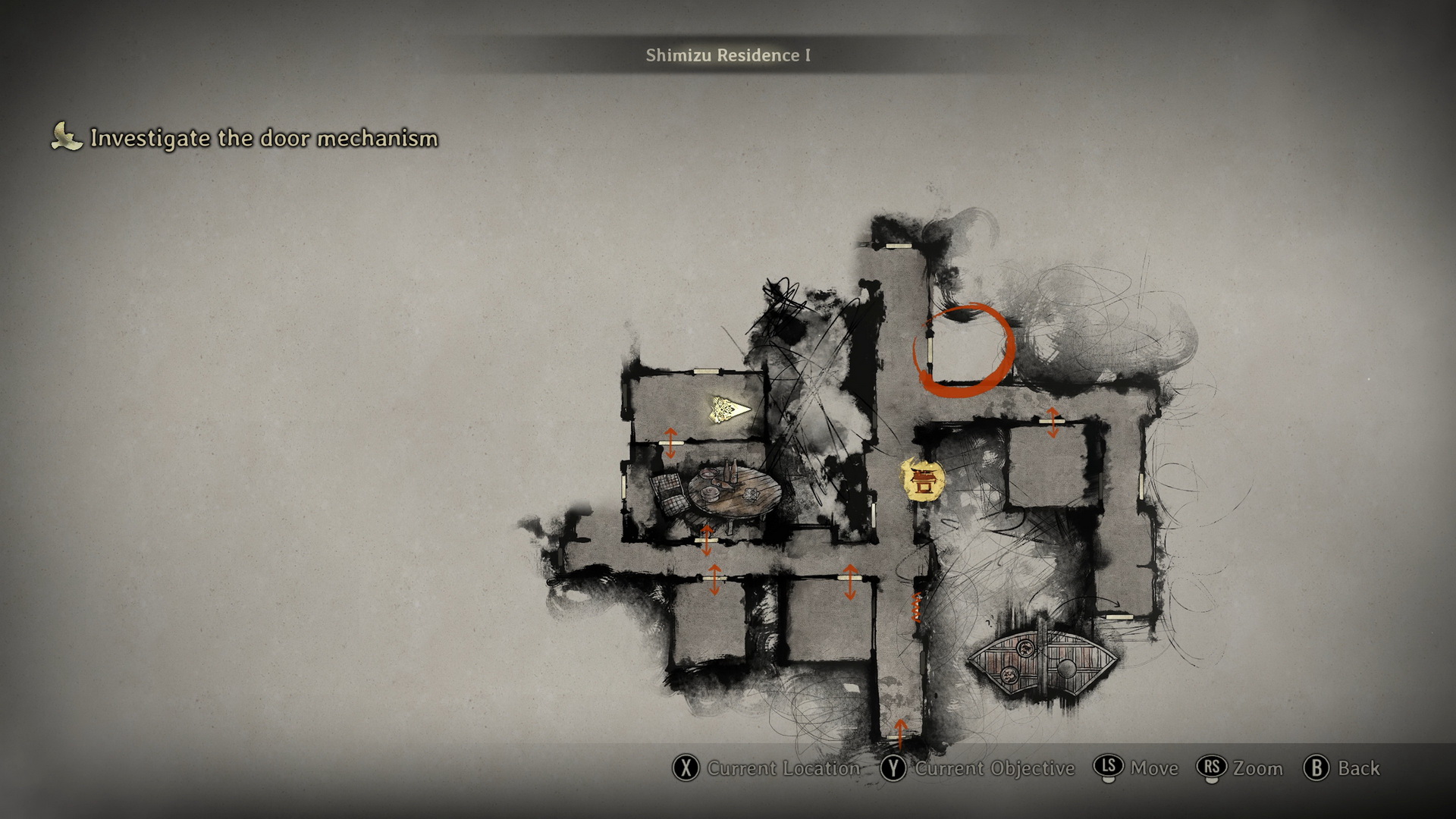Image resolution: width=1456 pixels, height=819 pixels.
Task: Open the 'Investigate the door mechanism' objective
Action: pyautogui.click(x=263, y=138)
